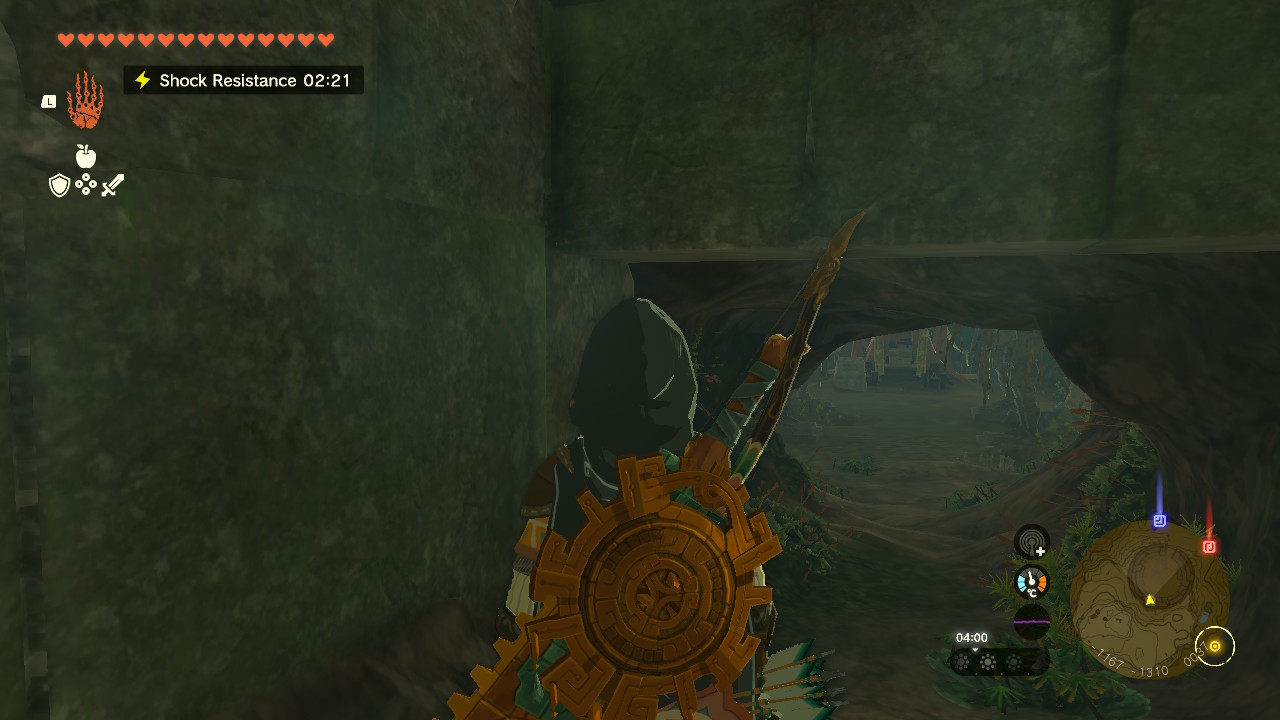The width and height of the screenshot is (1280, 720).
Task: Open the Sheikah Sensor+ icon
Action: click(1031, 542)
